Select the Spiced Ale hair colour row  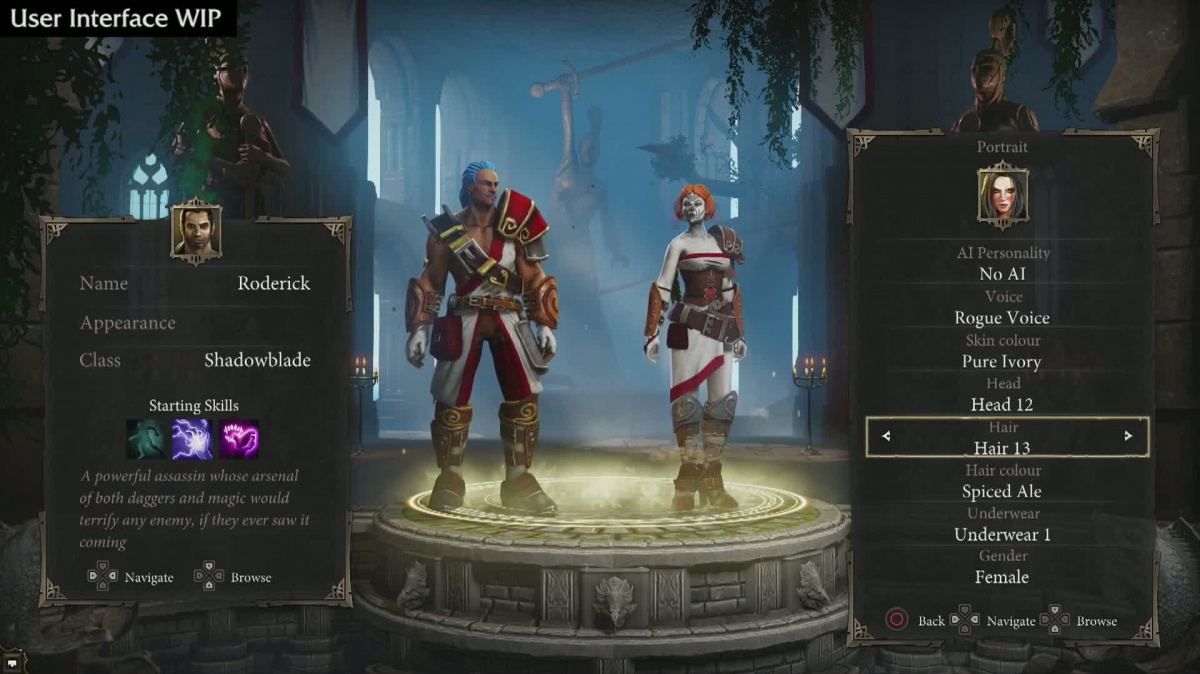click(x=1002, y=491)
